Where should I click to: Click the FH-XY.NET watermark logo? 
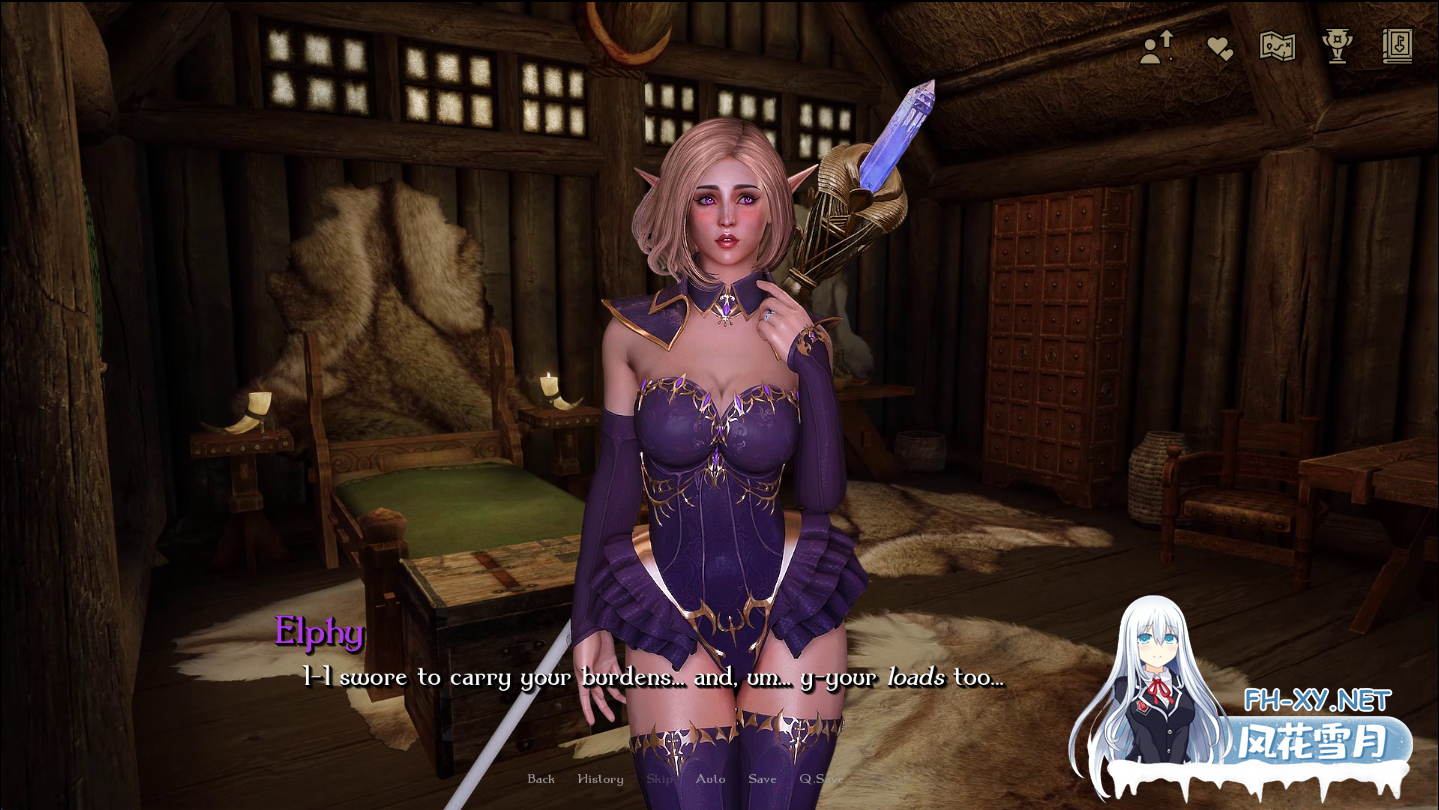1317,700
